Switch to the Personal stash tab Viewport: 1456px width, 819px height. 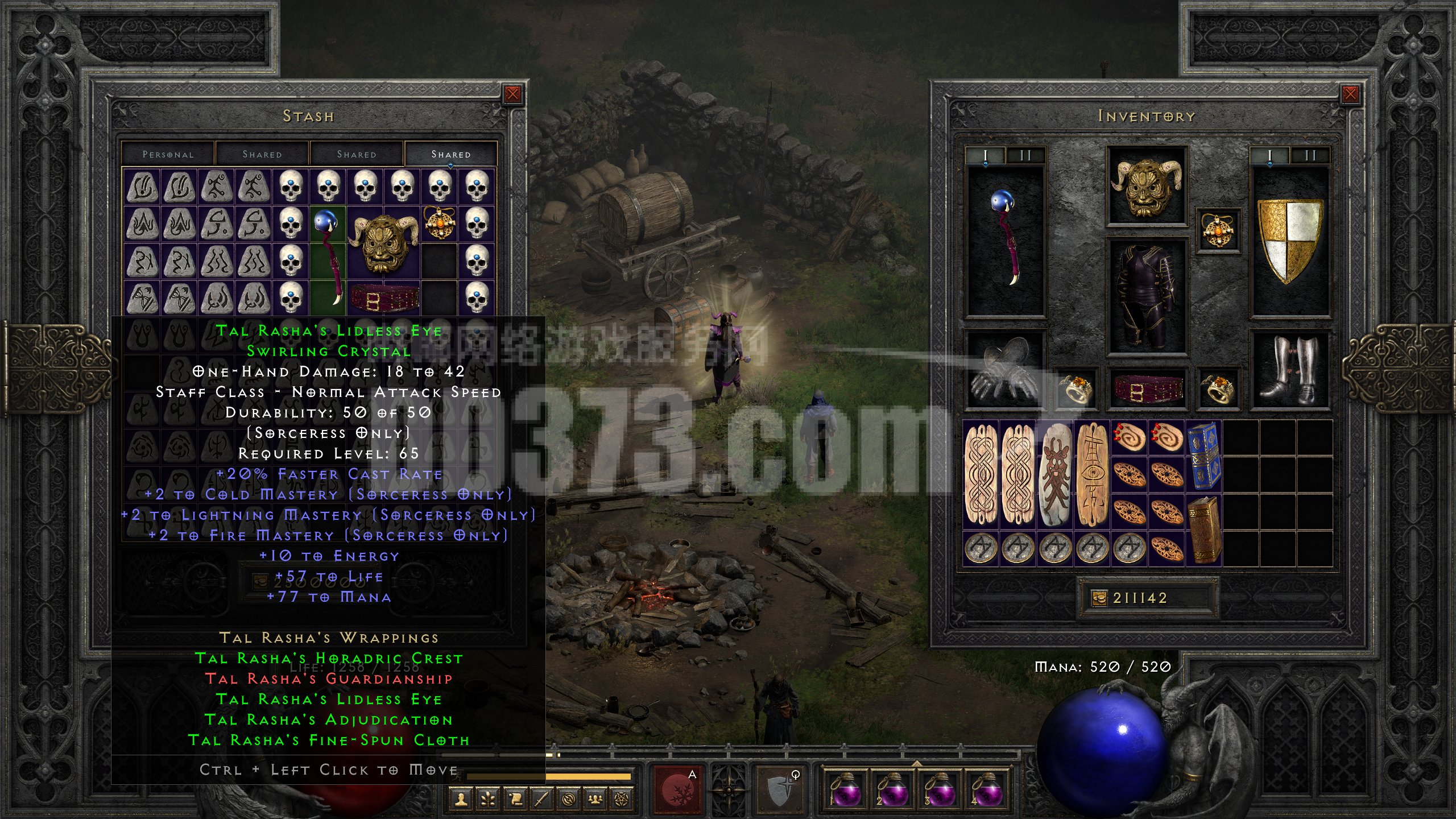[x=168, y=154]
